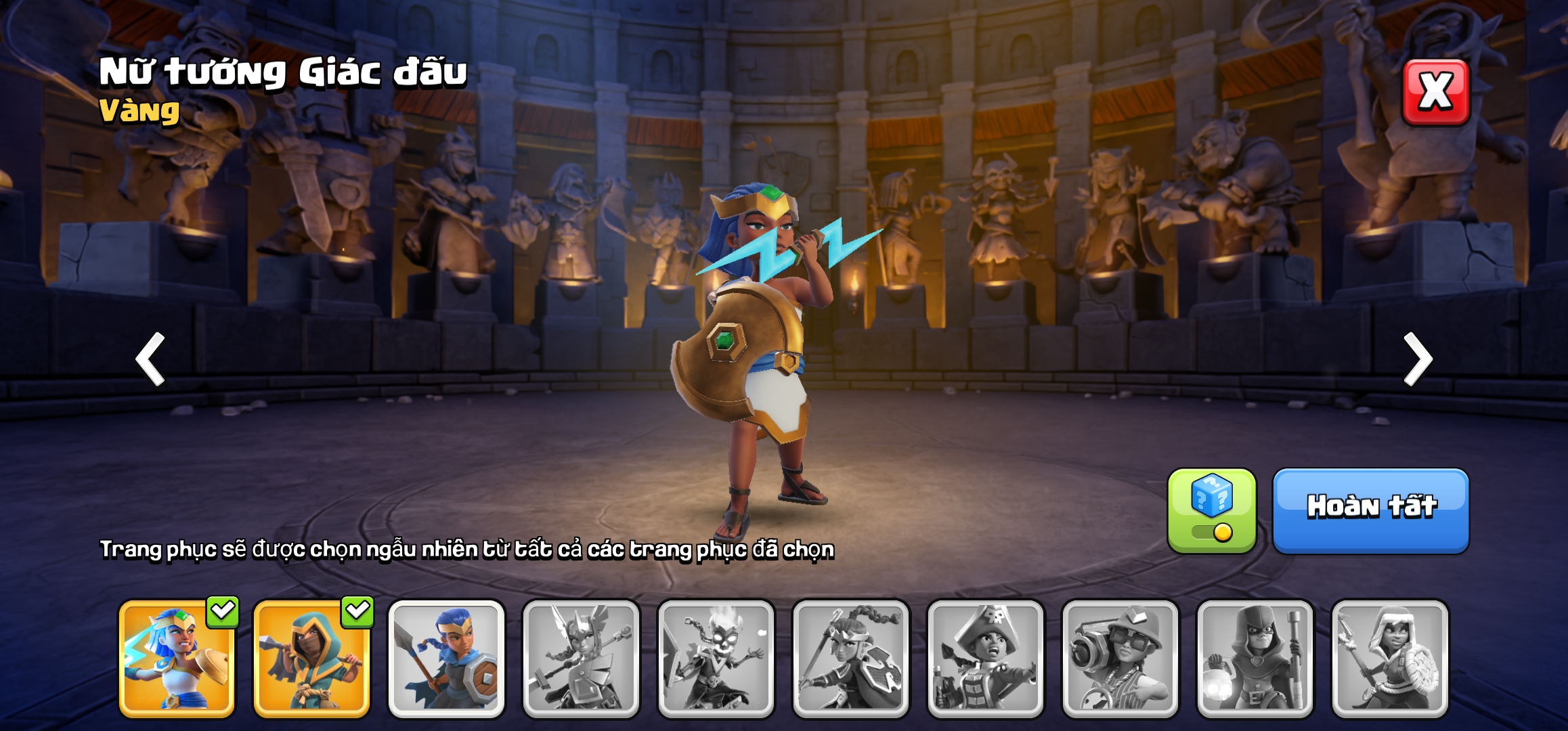Choose the dark hooded masked skin
Screen dimensions: 1568x731
[1255, 659]
